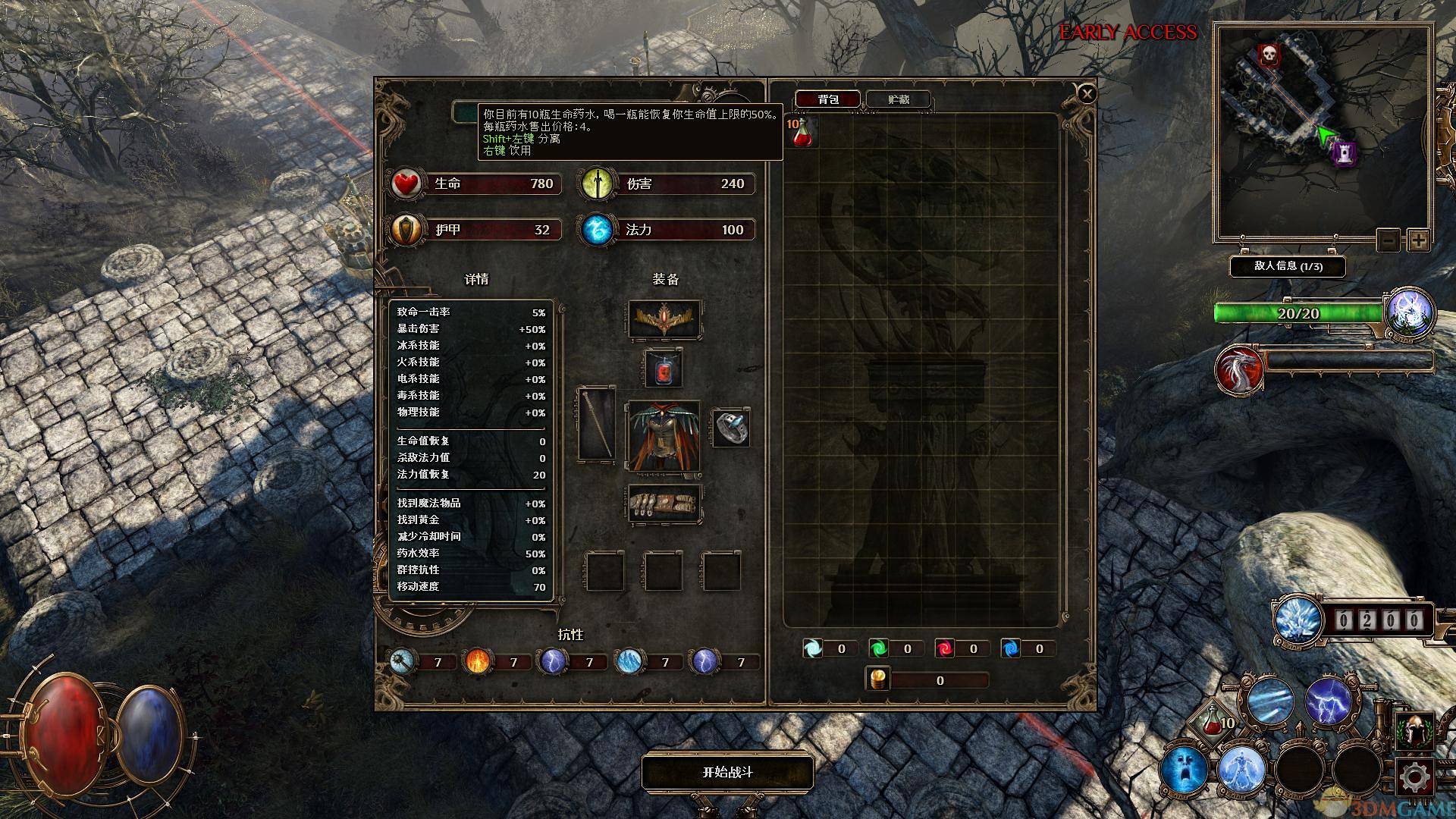Viewport: 1456px width, 819px height.
Task: Zoom in the minimap with plus button
Action: coord(1418,240)
